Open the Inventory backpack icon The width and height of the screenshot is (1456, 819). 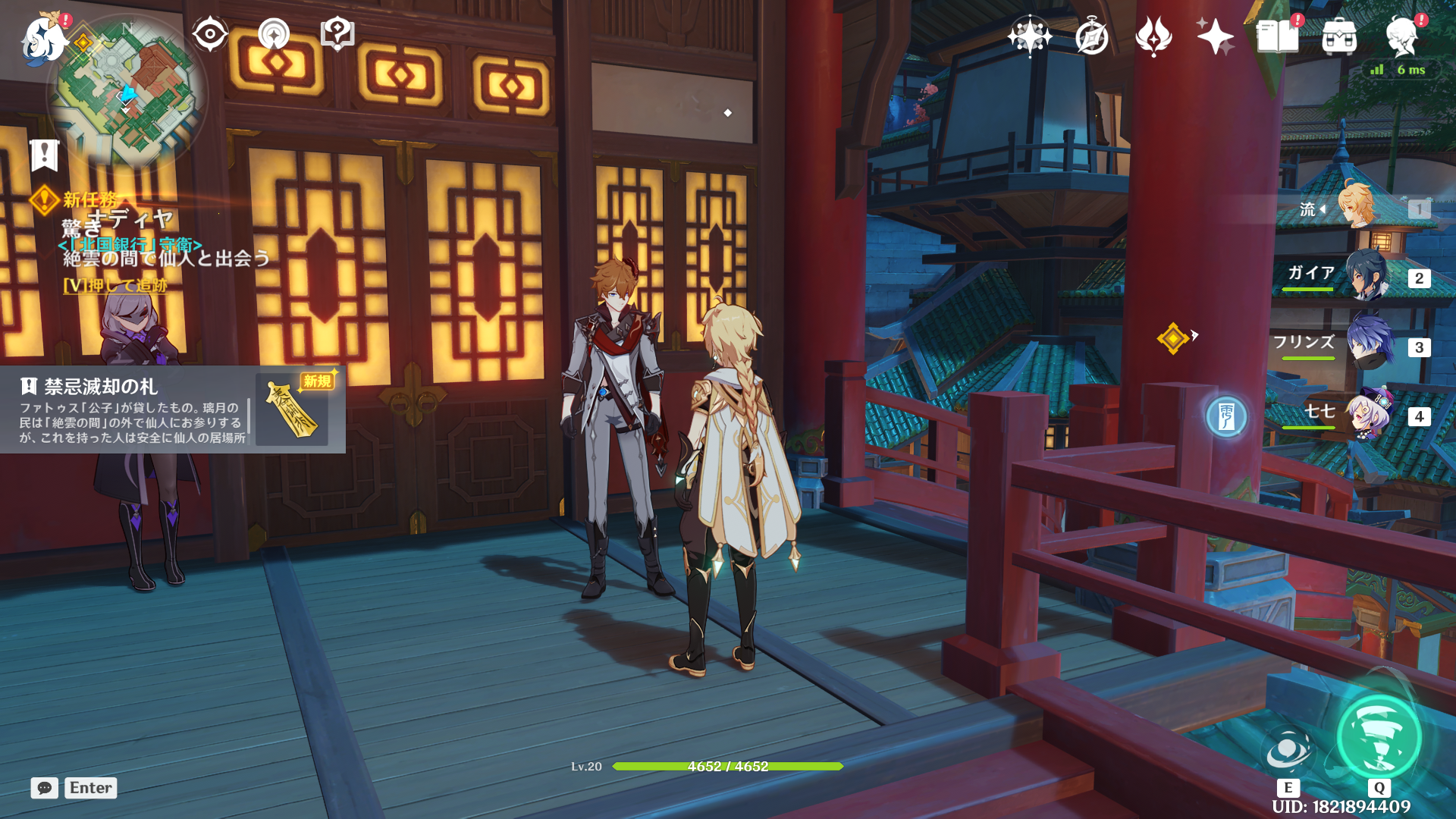click(1339, 36)
